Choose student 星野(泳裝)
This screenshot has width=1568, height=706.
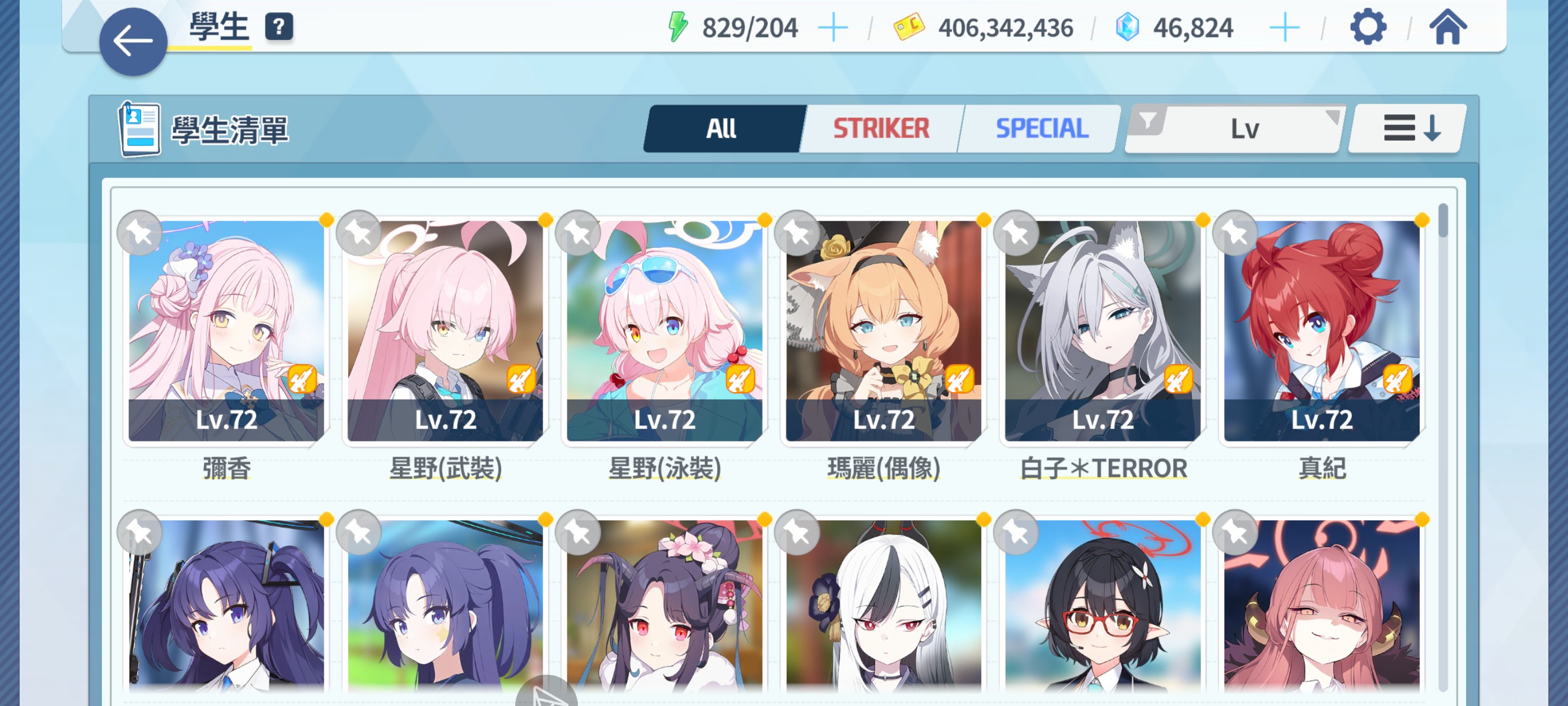(665, 331)
